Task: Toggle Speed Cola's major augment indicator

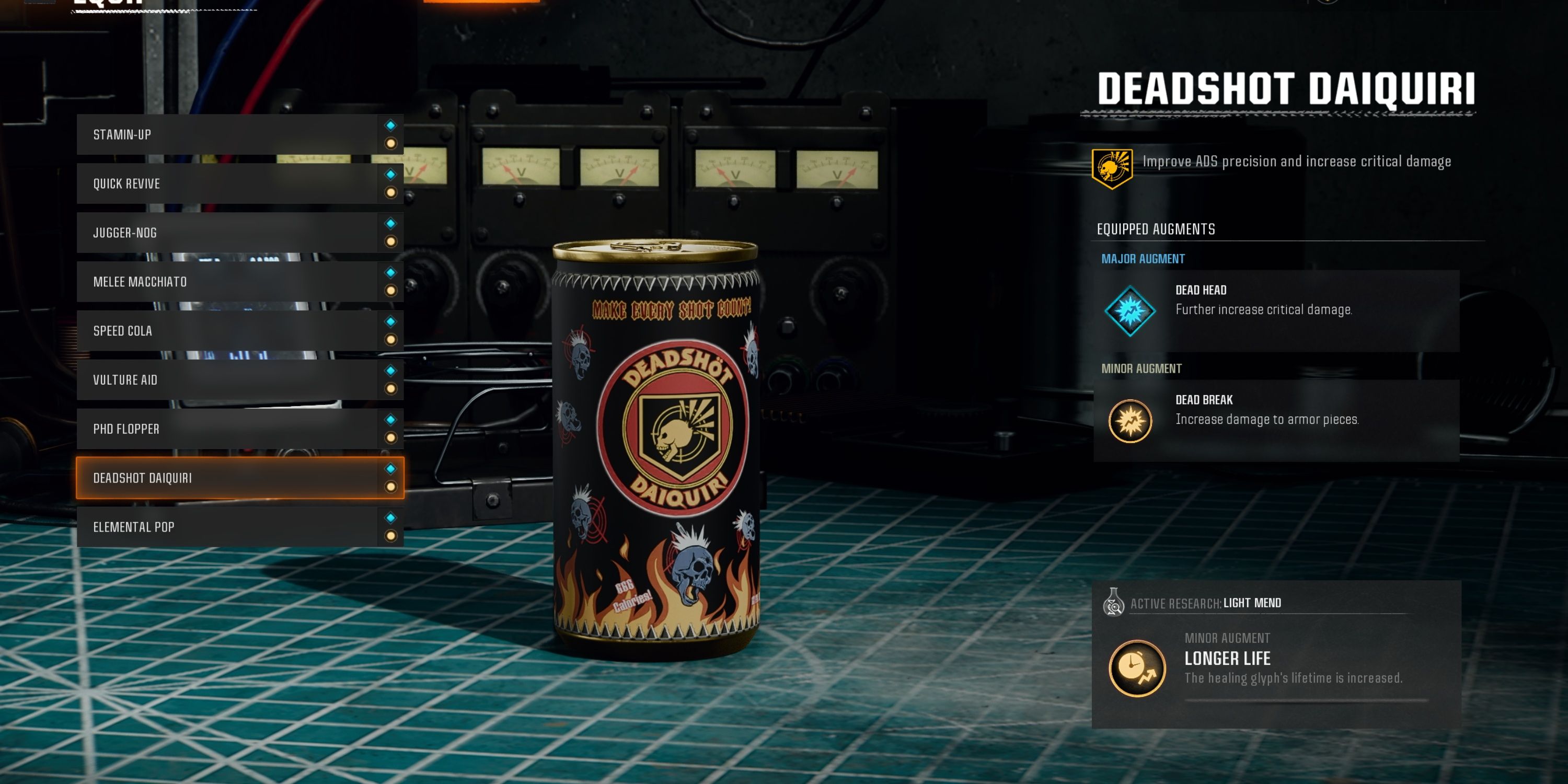Action: click(x=392, y=321)
